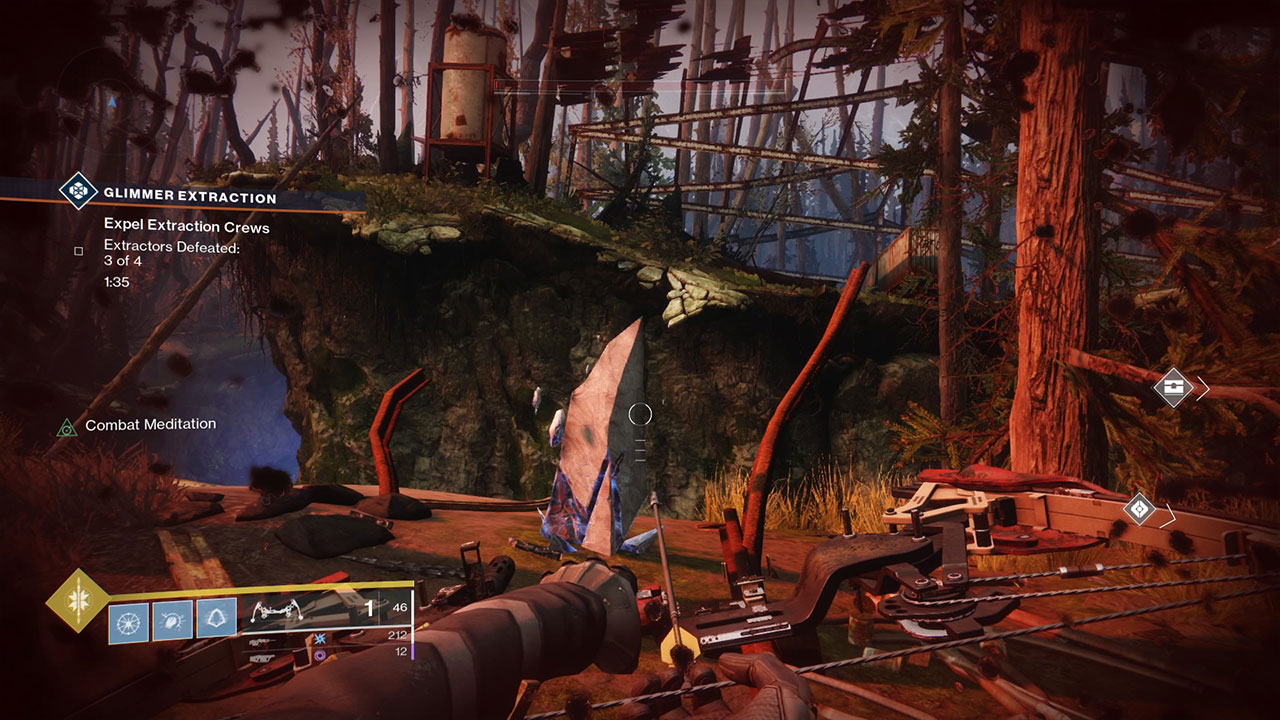Click the chest waypoint marker

[1173, 387]
